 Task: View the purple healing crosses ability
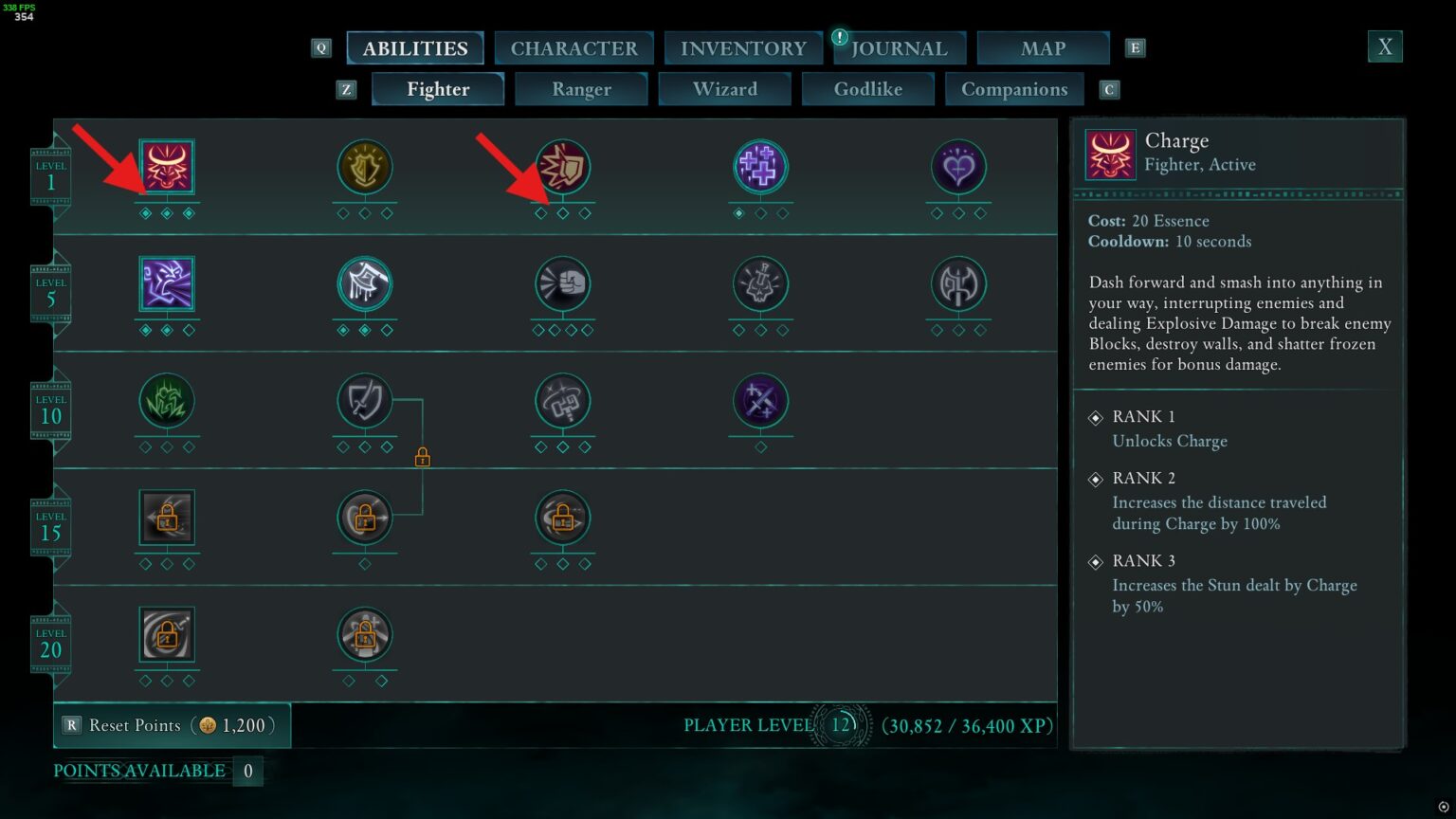(x=760, y=167)
